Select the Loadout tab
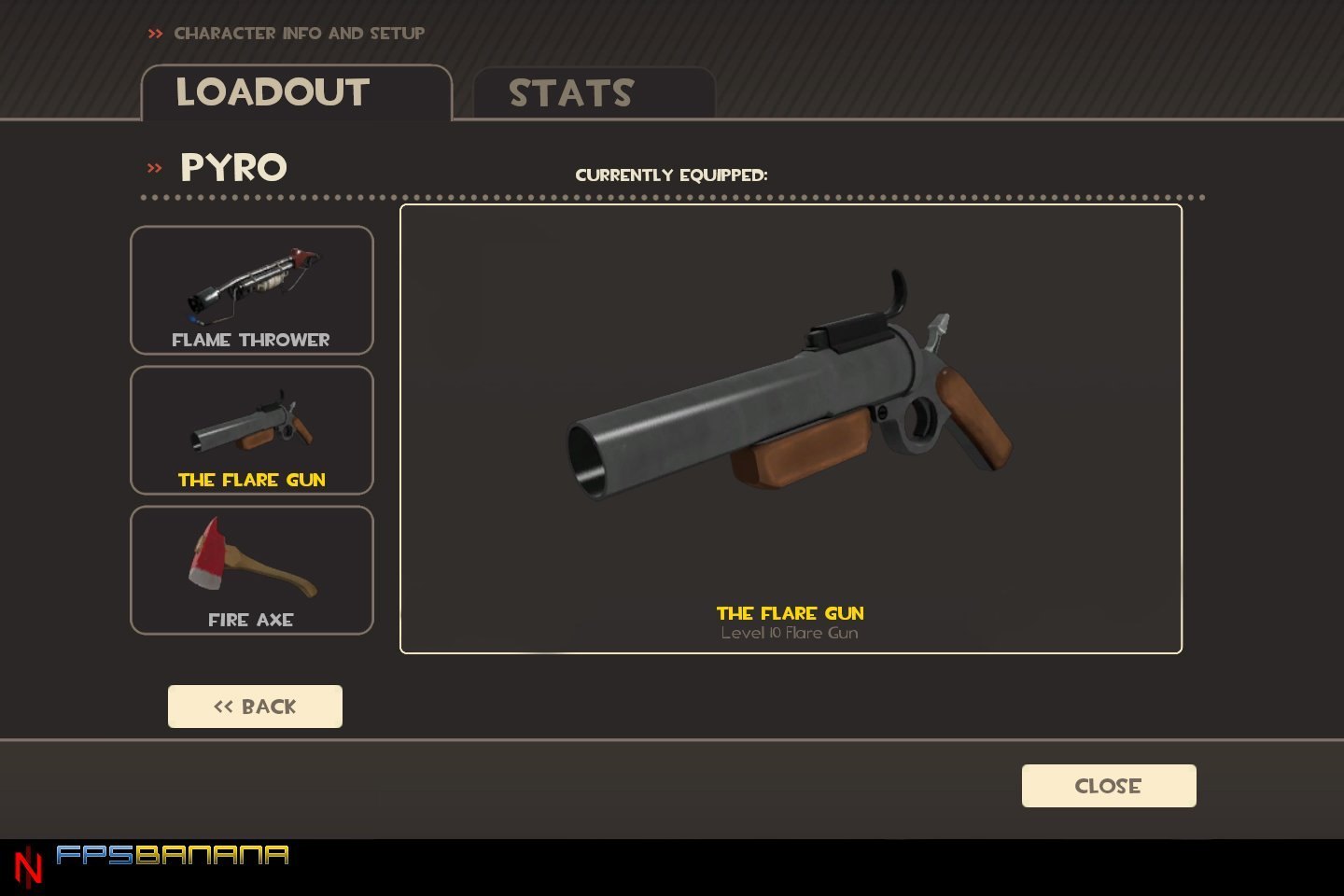The height and width of the screenshot is (896, 1344). 296,93
